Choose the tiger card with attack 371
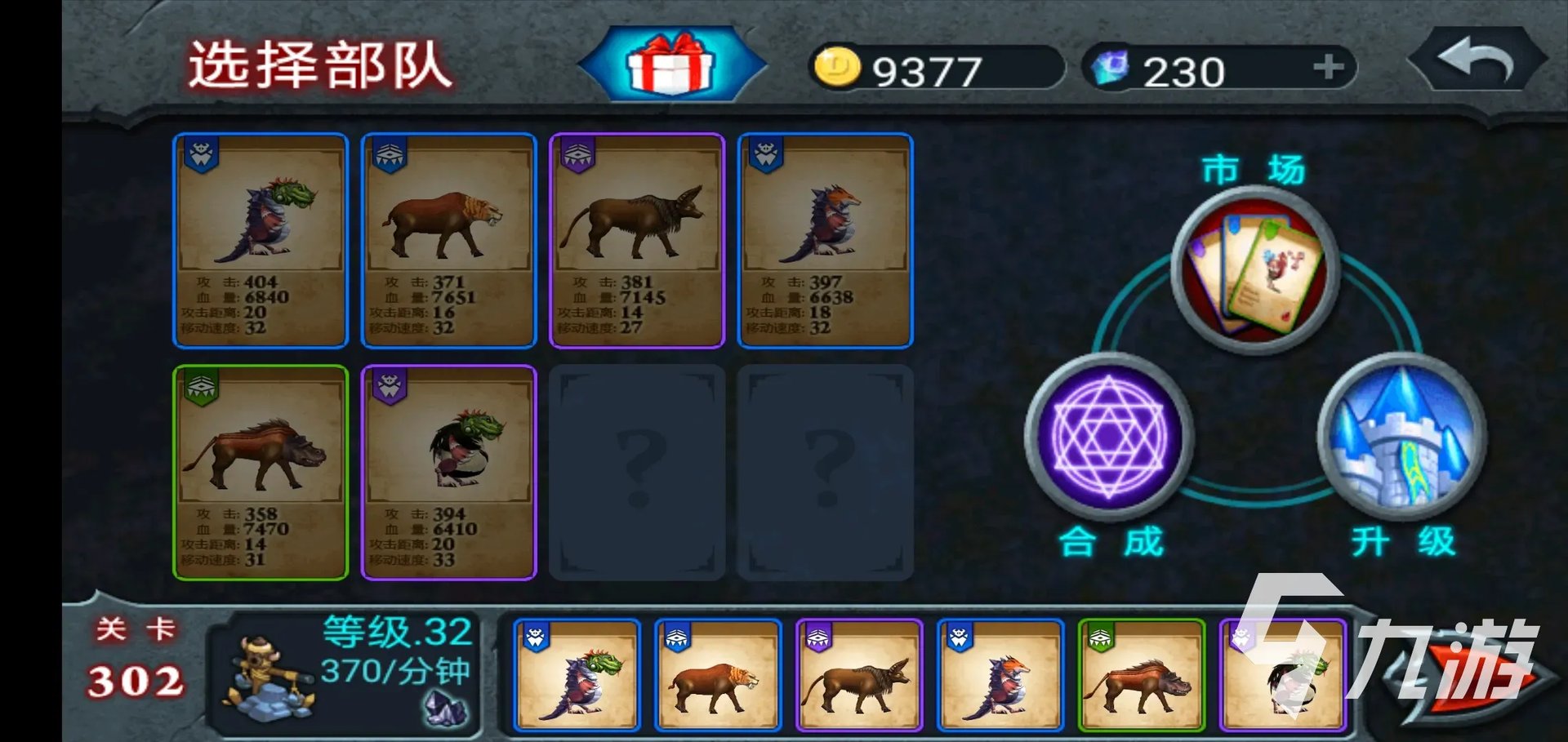 coord(448,240)
